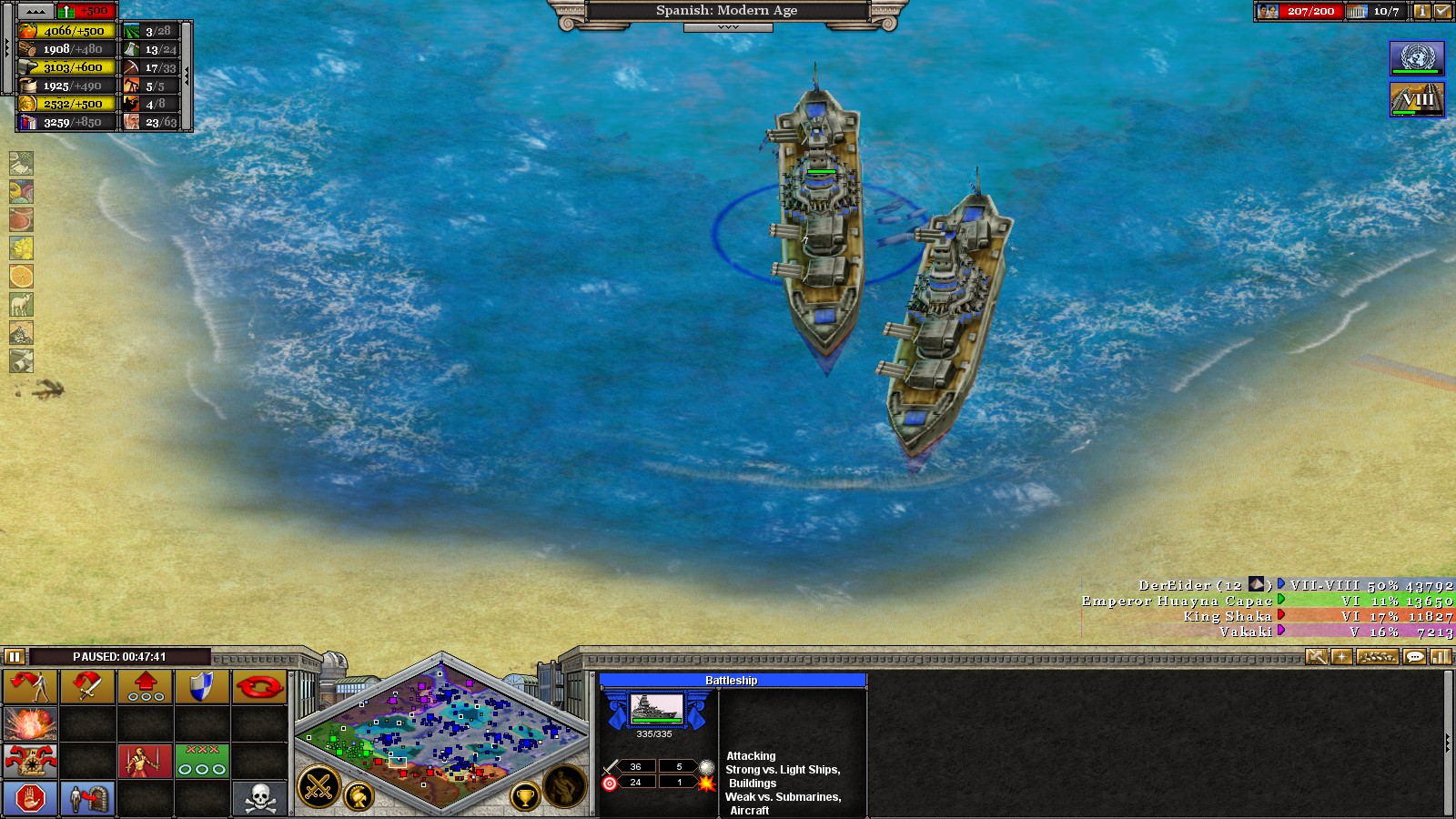Screen dimensions: 1456x819
Task: Click the explosion bombard command icon
Action: pyautogui.click(x=29, y=724)
